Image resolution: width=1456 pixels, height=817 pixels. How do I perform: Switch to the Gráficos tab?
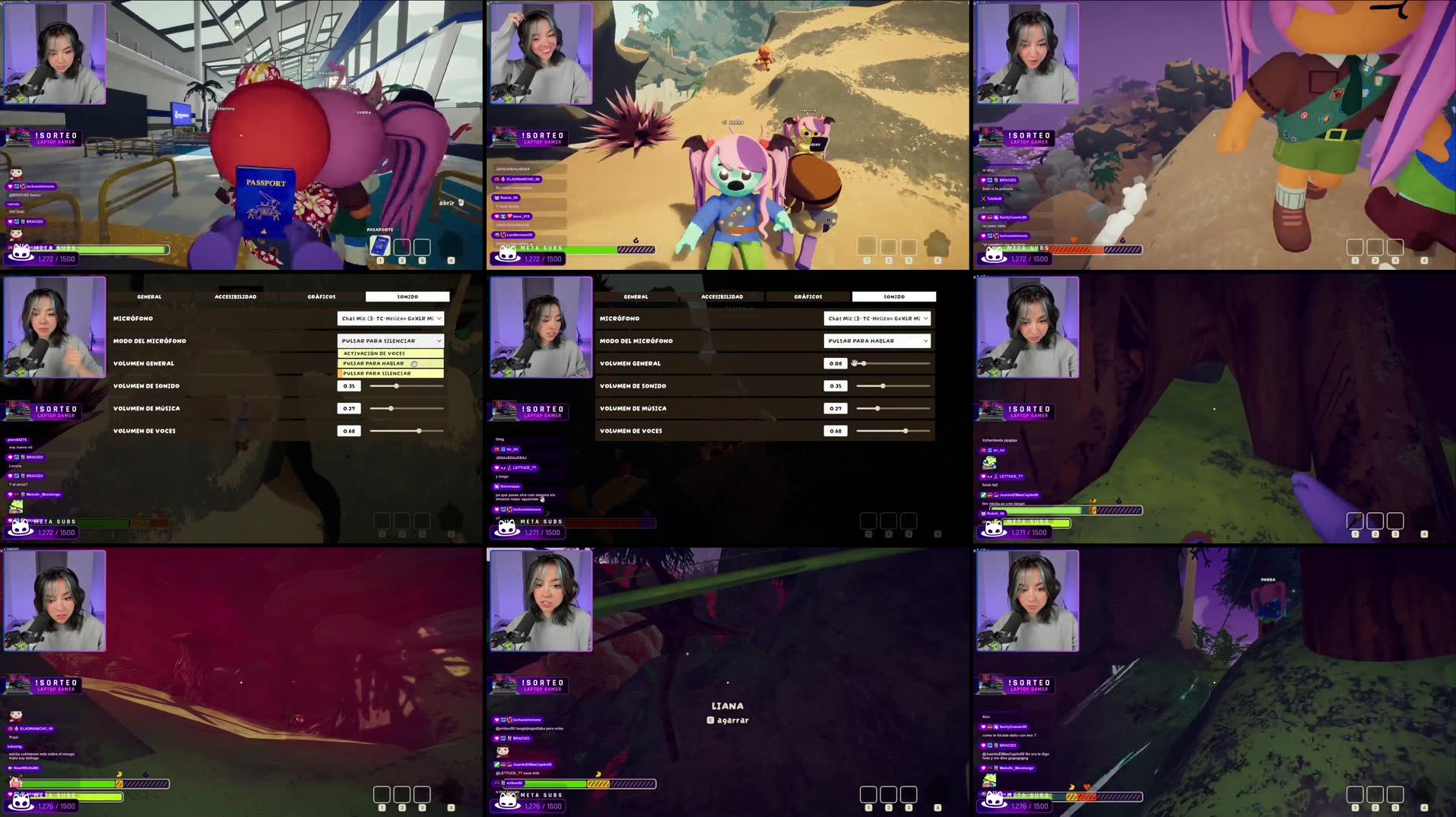pyautogui.click(x=322, y=296)
